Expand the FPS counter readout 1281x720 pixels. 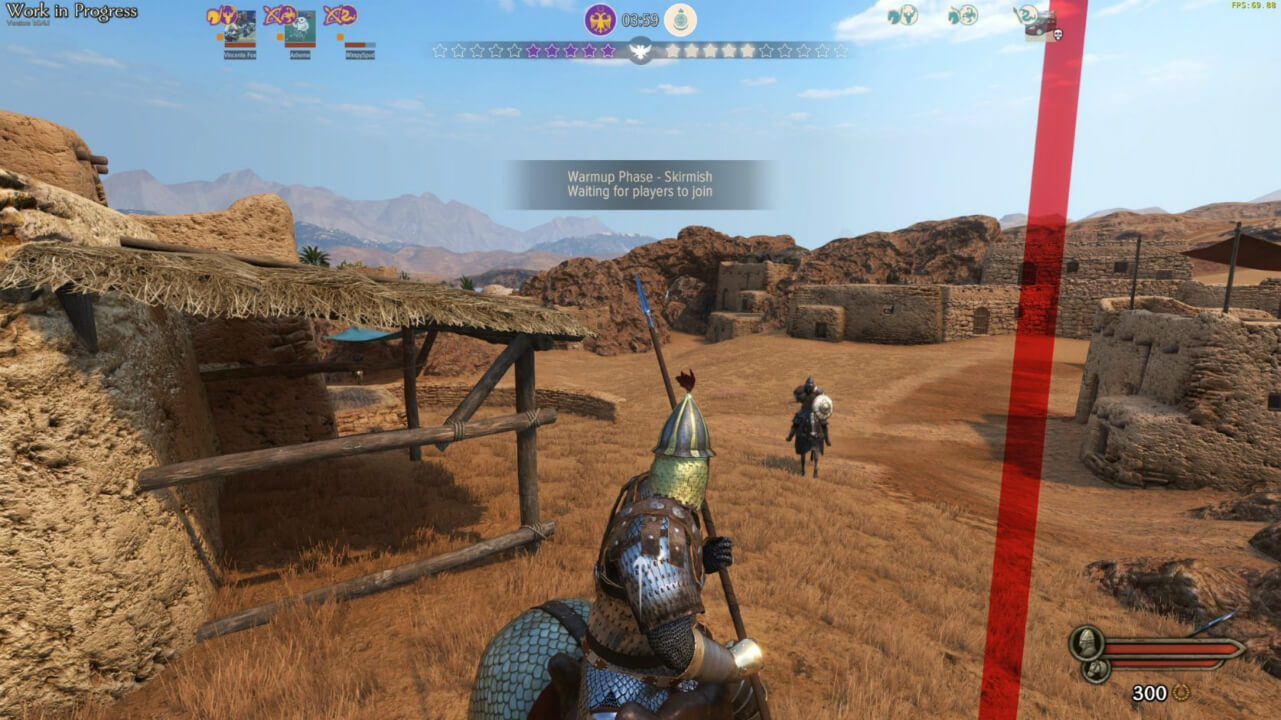tap(1252, 6)
